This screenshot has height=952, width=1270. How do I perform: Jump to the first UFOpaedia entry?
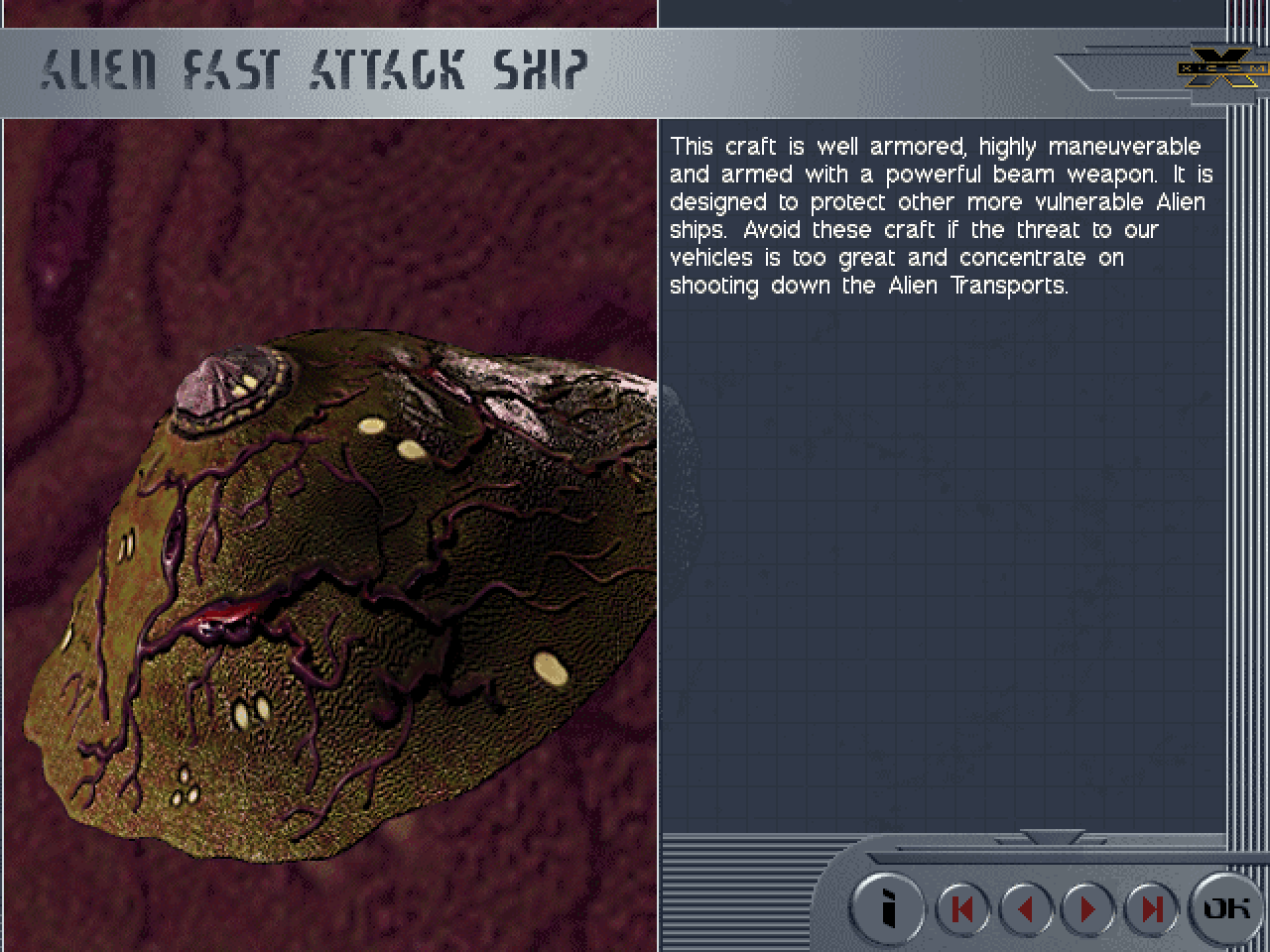961,908
